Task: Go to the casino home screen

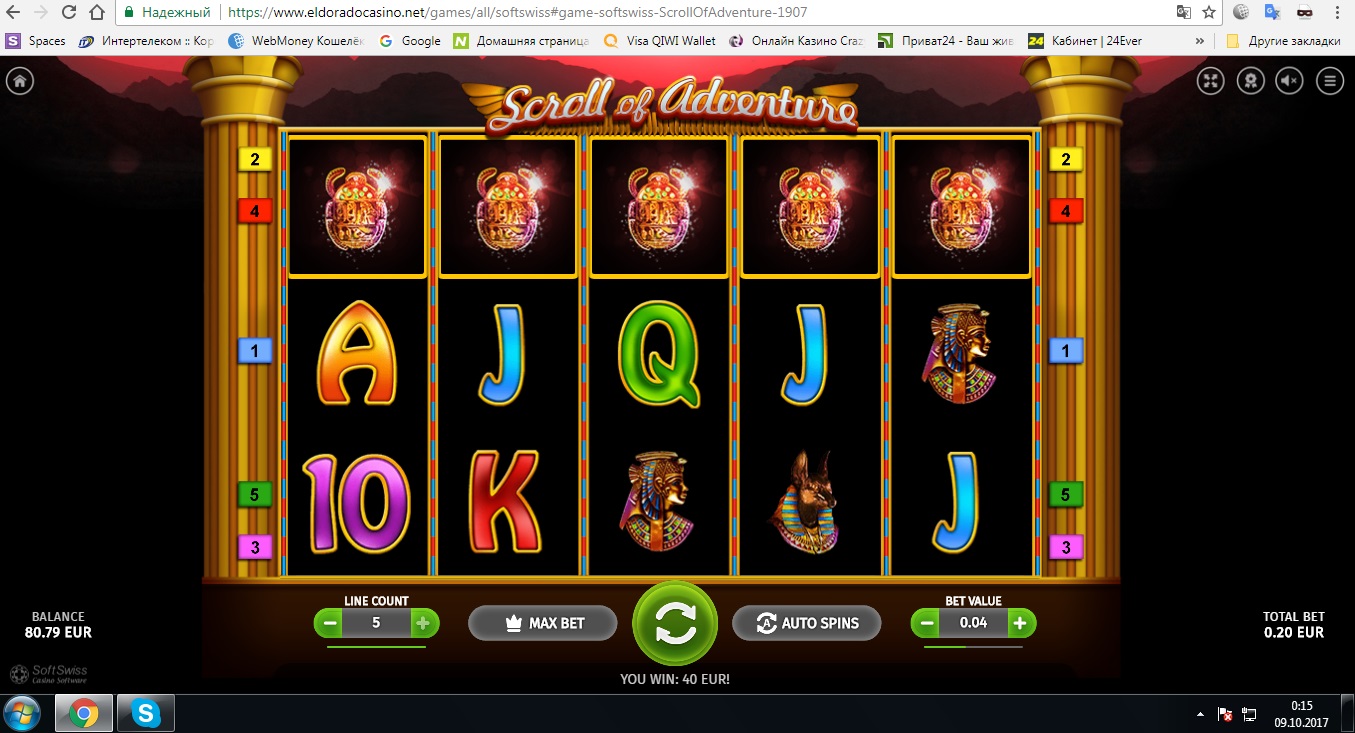Action: click(x=19, y=81)
